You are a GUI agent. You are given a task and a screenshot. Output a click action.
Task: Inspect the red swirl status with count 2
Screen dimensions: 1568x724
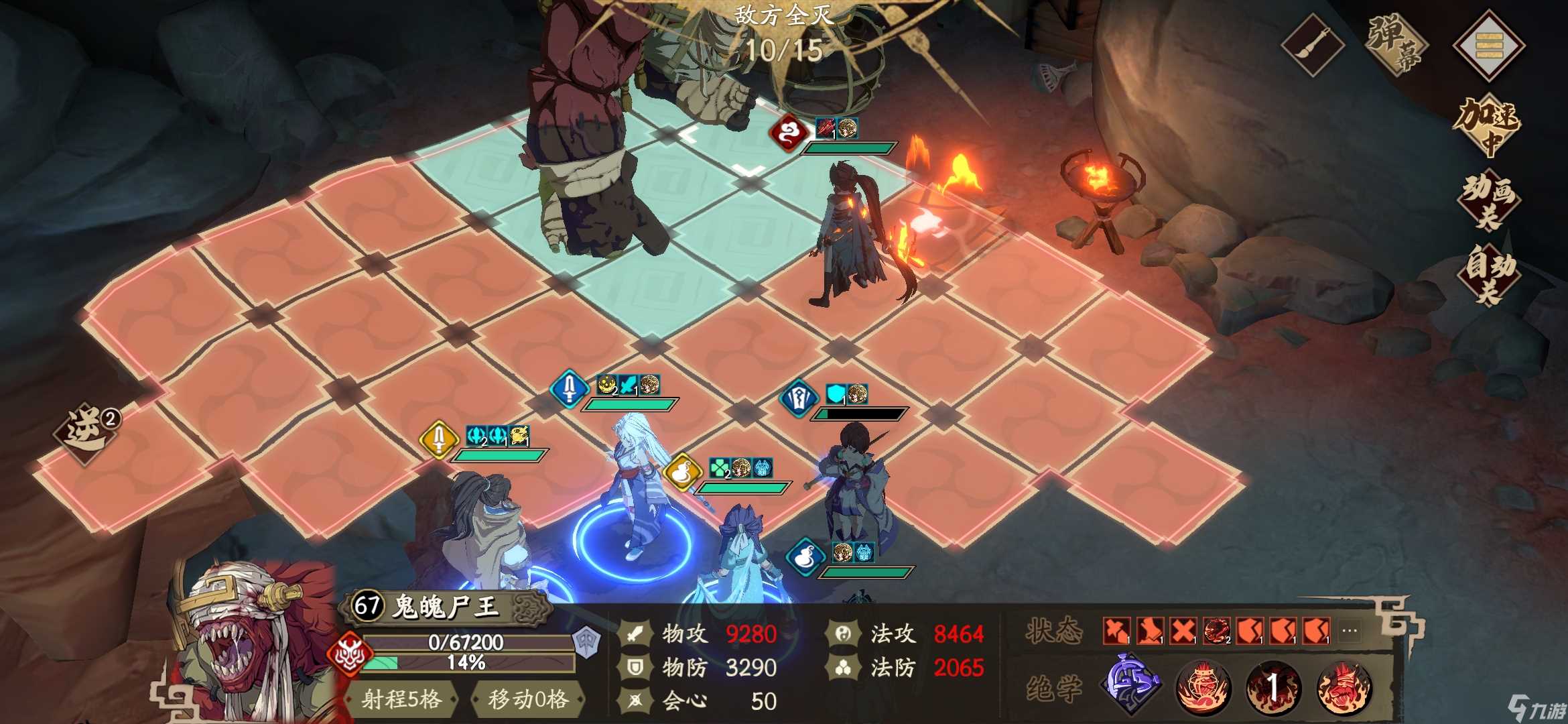click(x=1217, y=631)
